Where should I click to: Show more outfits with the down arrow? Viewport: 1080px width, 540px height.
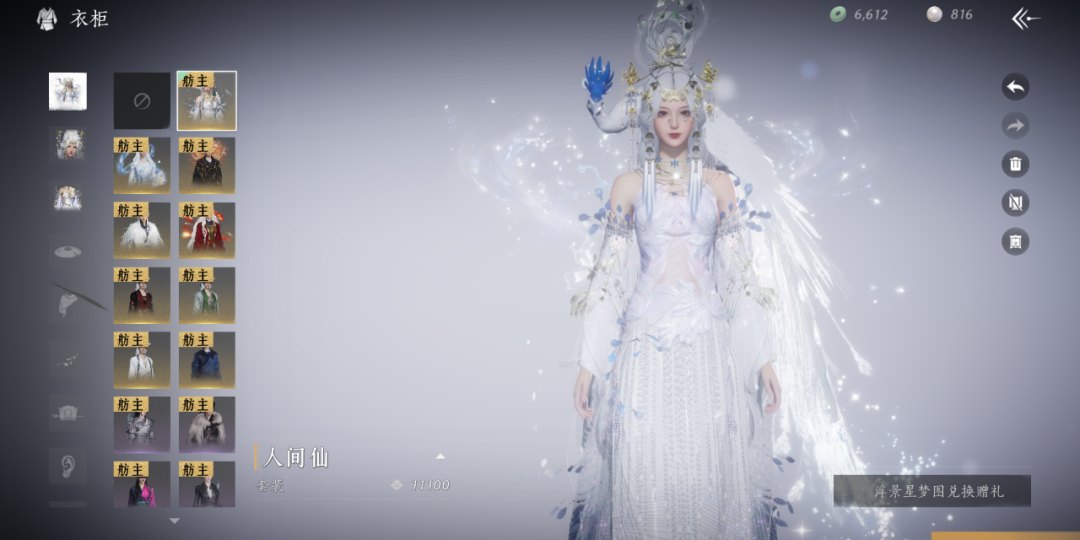[x=175, y=521]
